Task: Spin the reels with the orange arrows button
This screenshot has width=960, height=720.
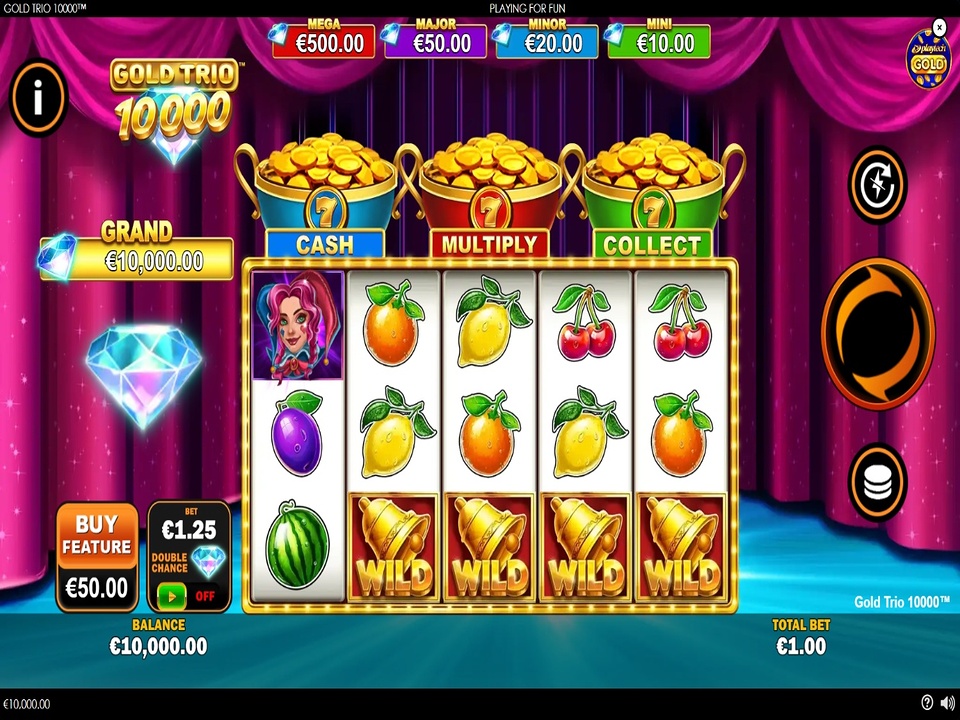Action: click(877, 333)
